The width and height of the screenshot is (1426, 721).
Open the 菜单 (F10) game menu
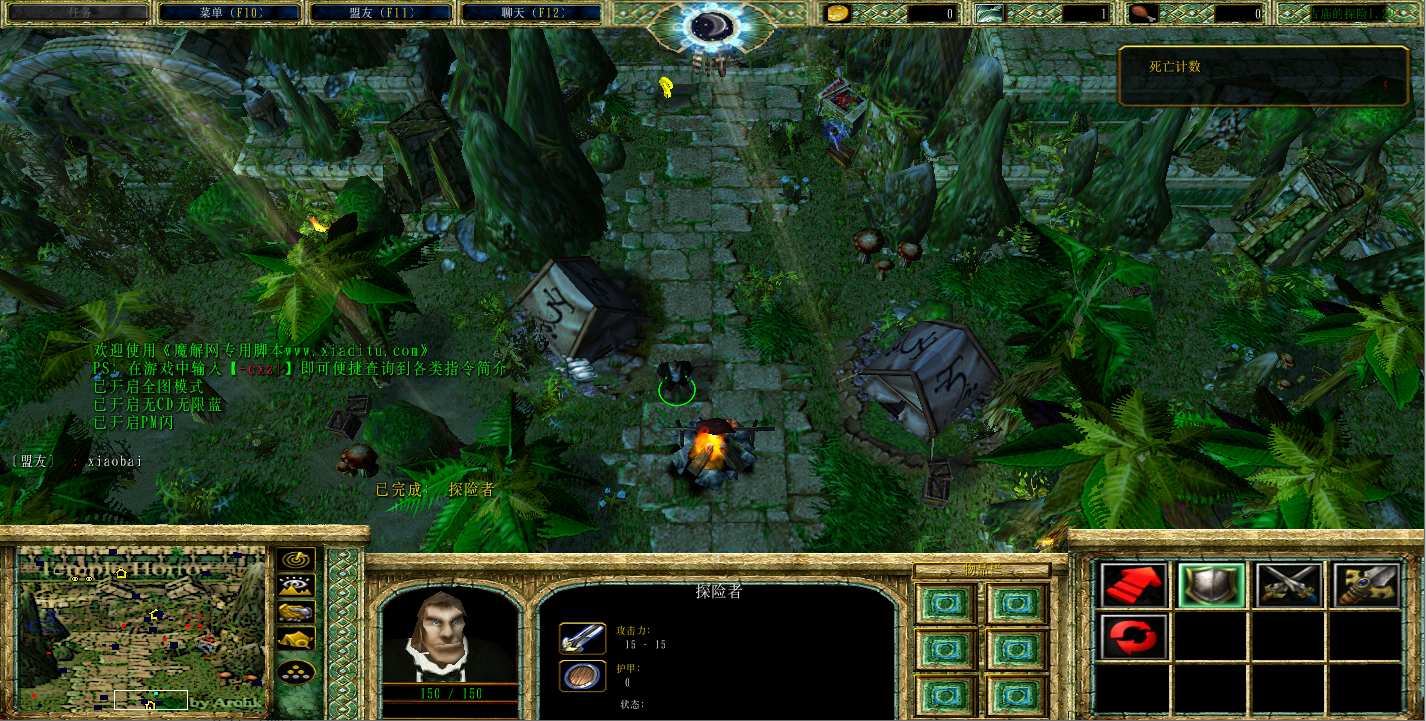(231, 13)
